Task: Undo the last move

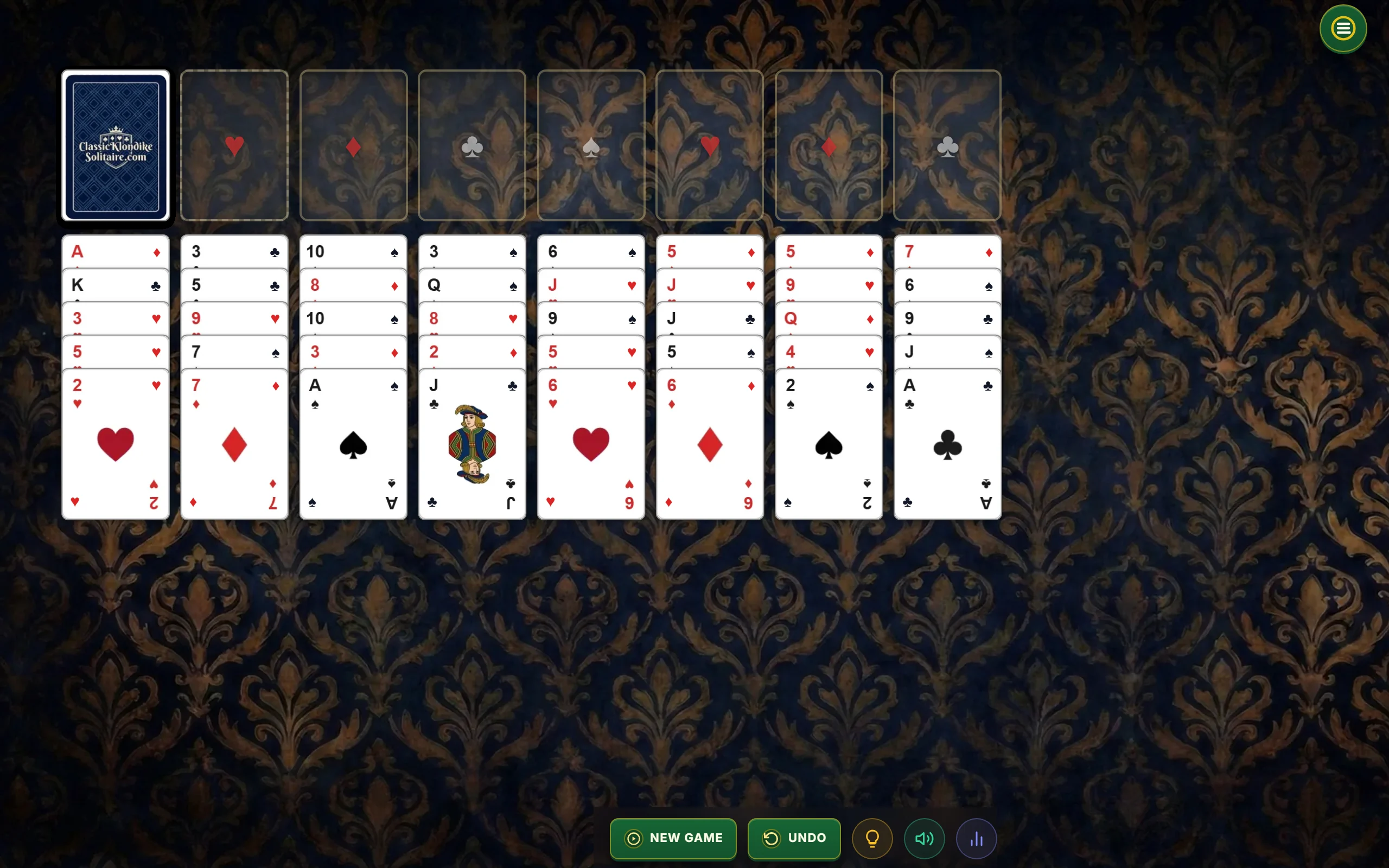Action: (794, 838)
